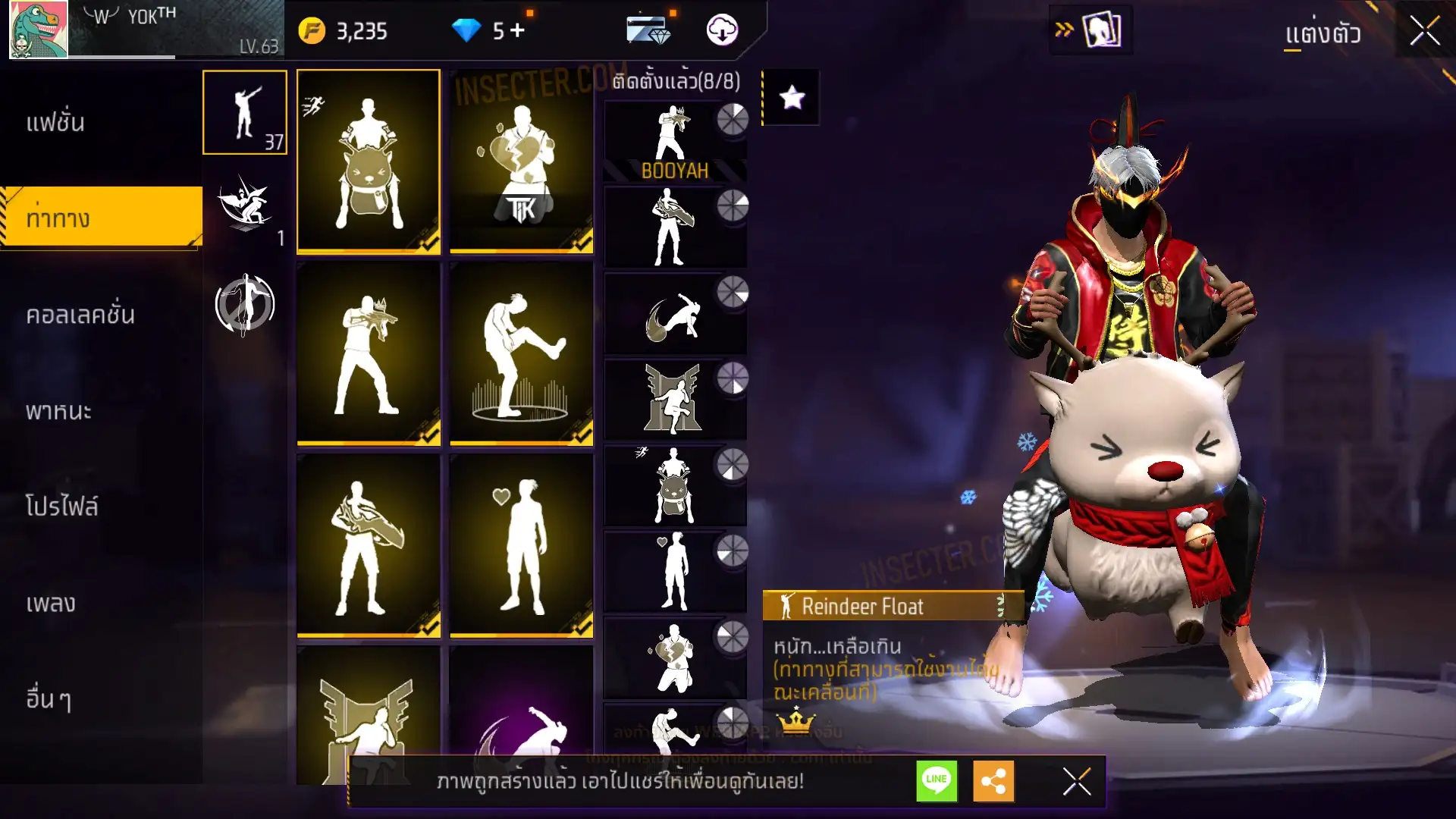Choose the เพลง (Music) menu entry
Image resolution: width=1456 pixels, height=819 pixels.
click(x=51, y=603)
